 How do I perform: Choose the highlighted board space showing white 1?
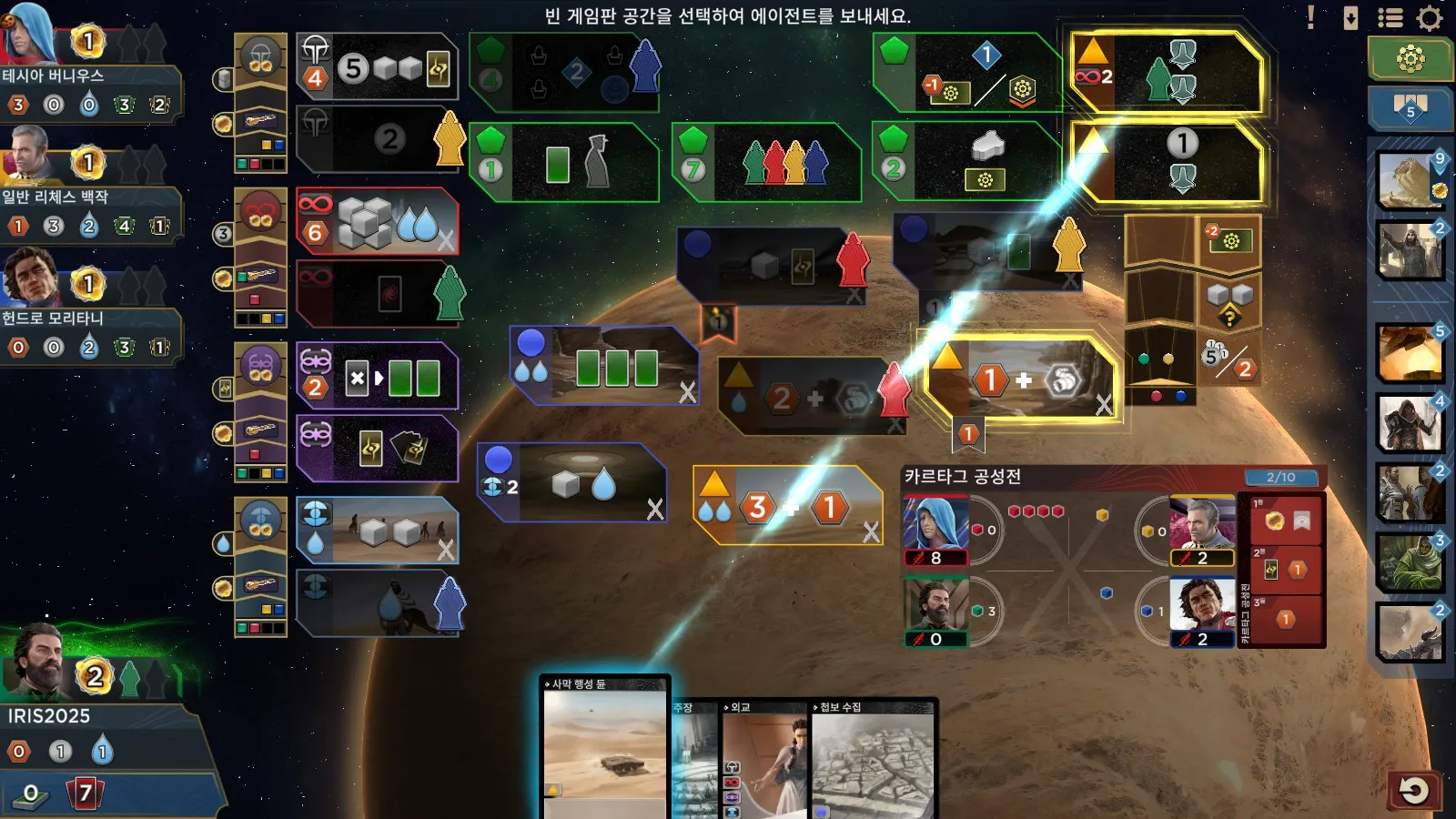1168,164
